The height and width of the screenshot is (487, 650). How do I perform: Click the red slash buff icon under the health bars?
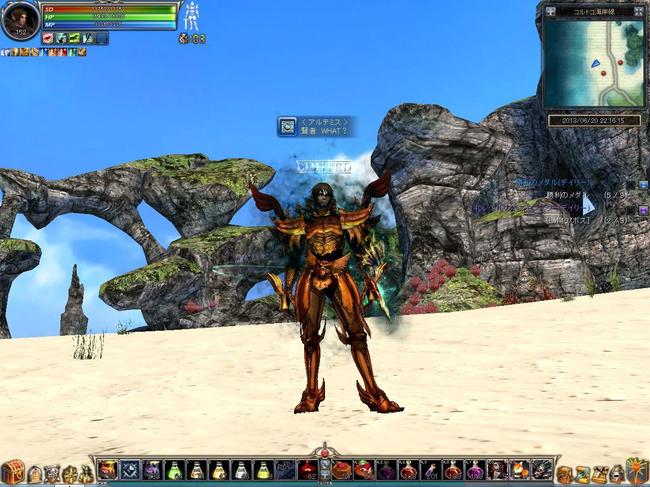[48, 38]
